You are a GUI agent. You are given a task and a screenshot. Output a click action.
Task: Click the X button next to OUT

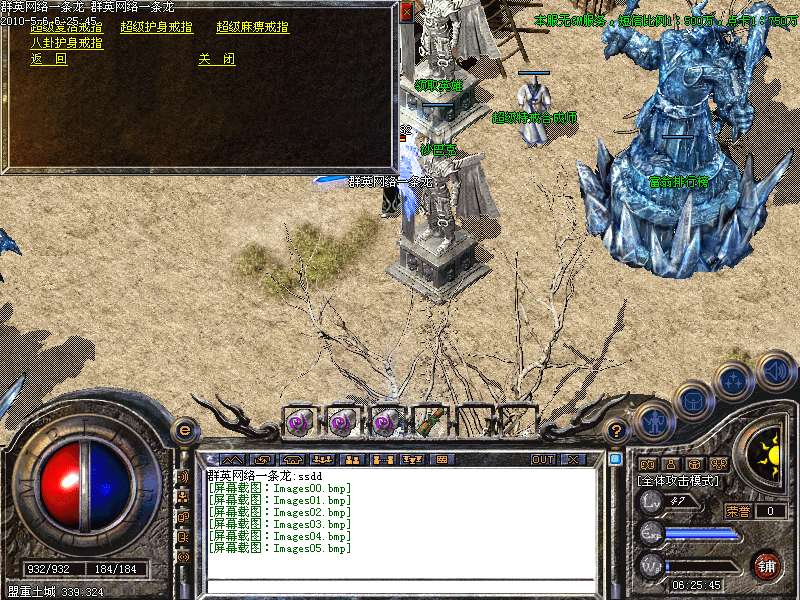(x=574, y=460)
